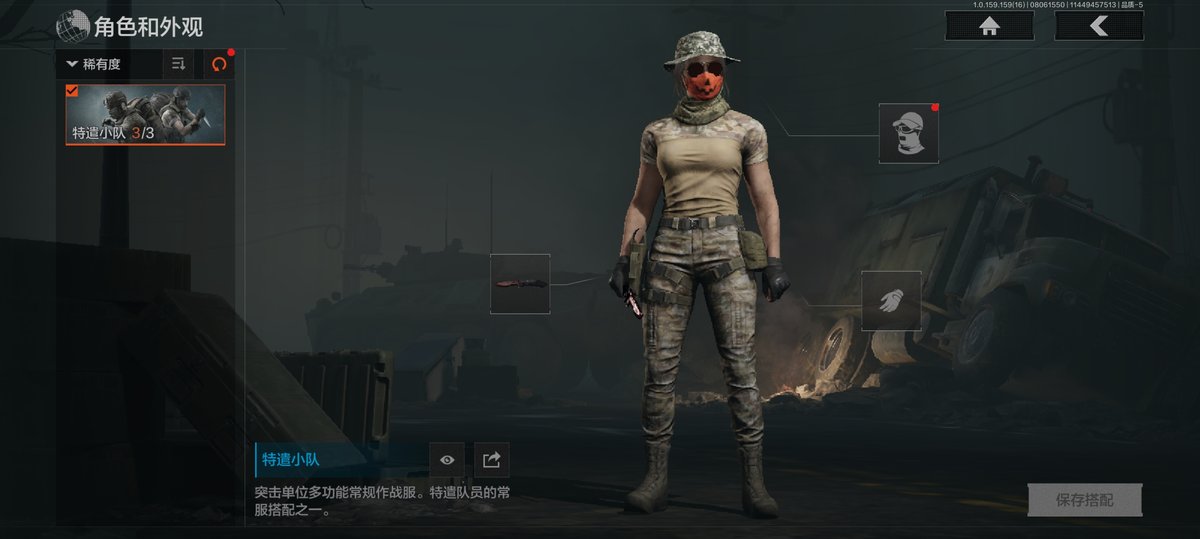Open the head gear mask slot

pyautogui.click(x=909, y=133)
